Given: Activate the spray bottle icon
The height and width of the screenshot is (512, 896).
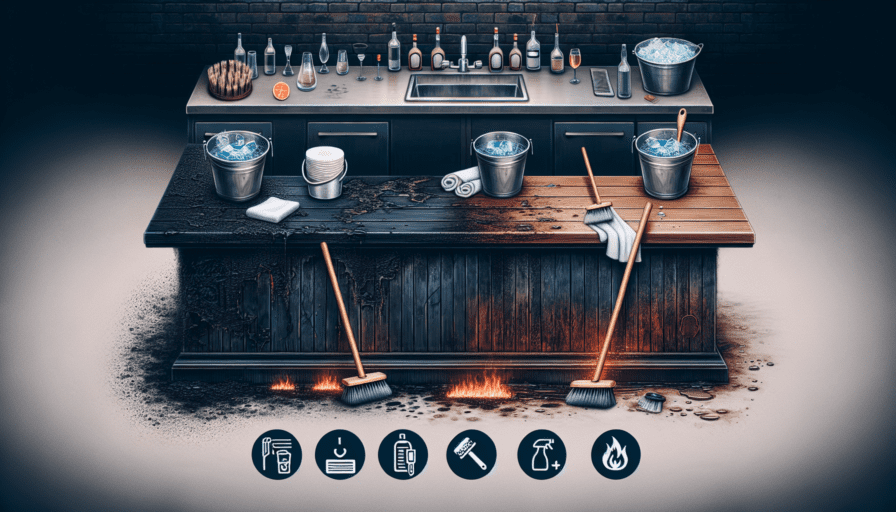Looking at the screenshot, I should (x=542, y=455).
